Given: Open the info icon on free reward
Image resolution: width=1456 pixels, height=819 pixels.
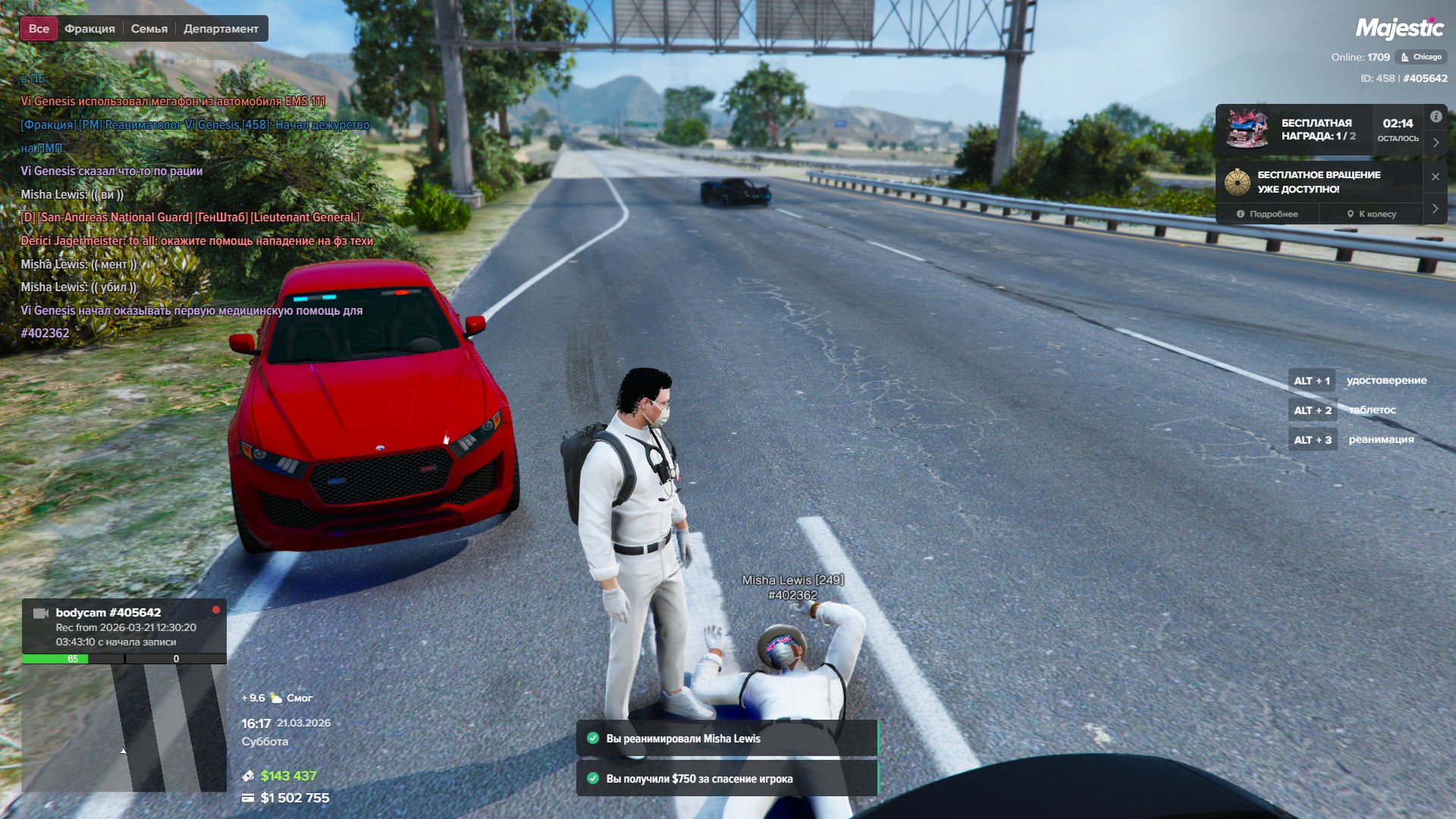Looking at the screenshot, I should click(x=1436, y=117).
